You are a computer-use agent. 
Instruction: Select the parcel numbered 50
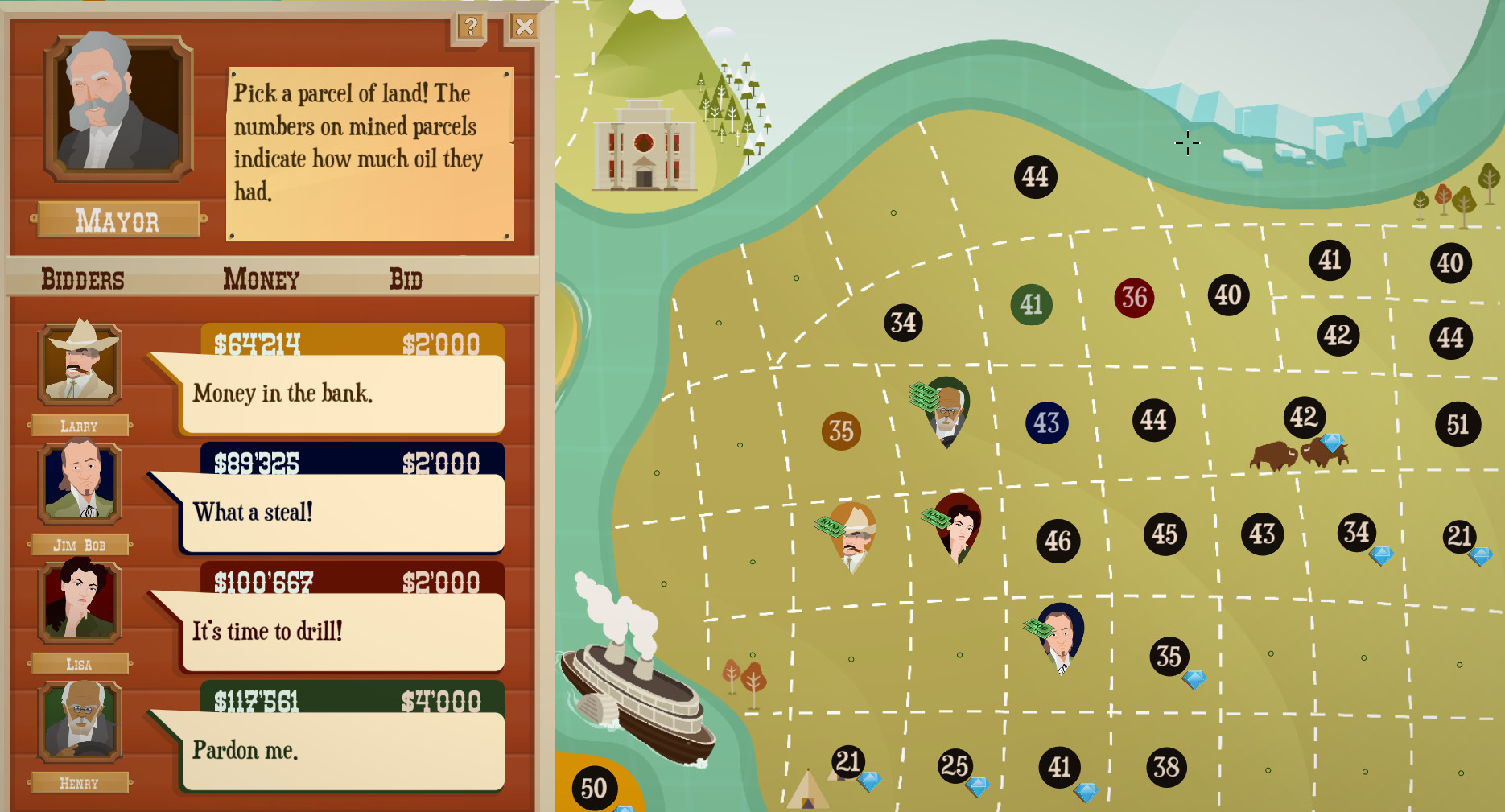(594, 789)
